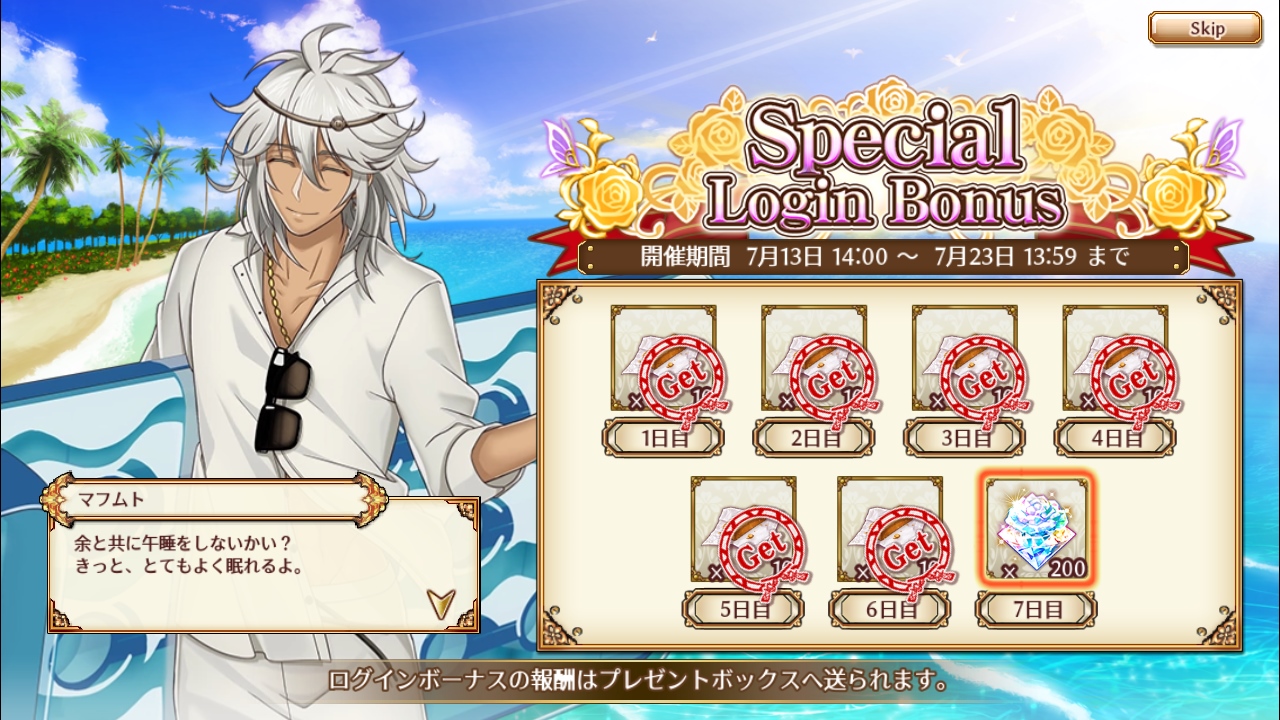Select the day 5 (5日目) reward tile
The image size is (1280, 720).
coord(743,530)
